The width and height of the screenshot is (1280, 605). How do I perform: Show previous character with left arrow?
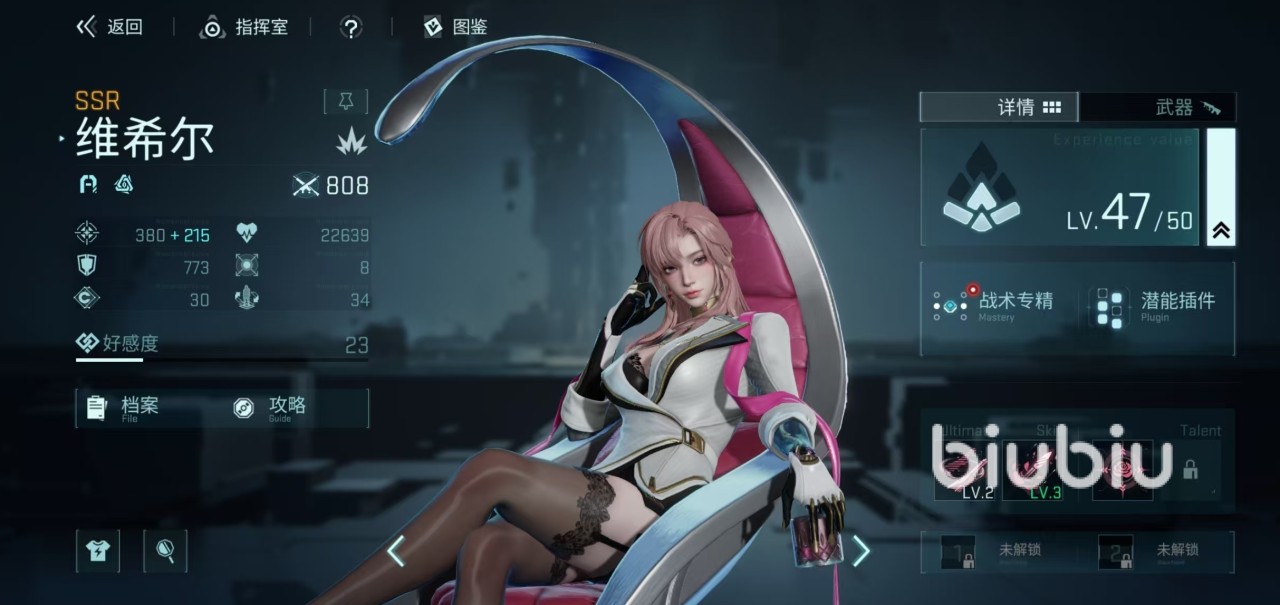pos(396,551)
